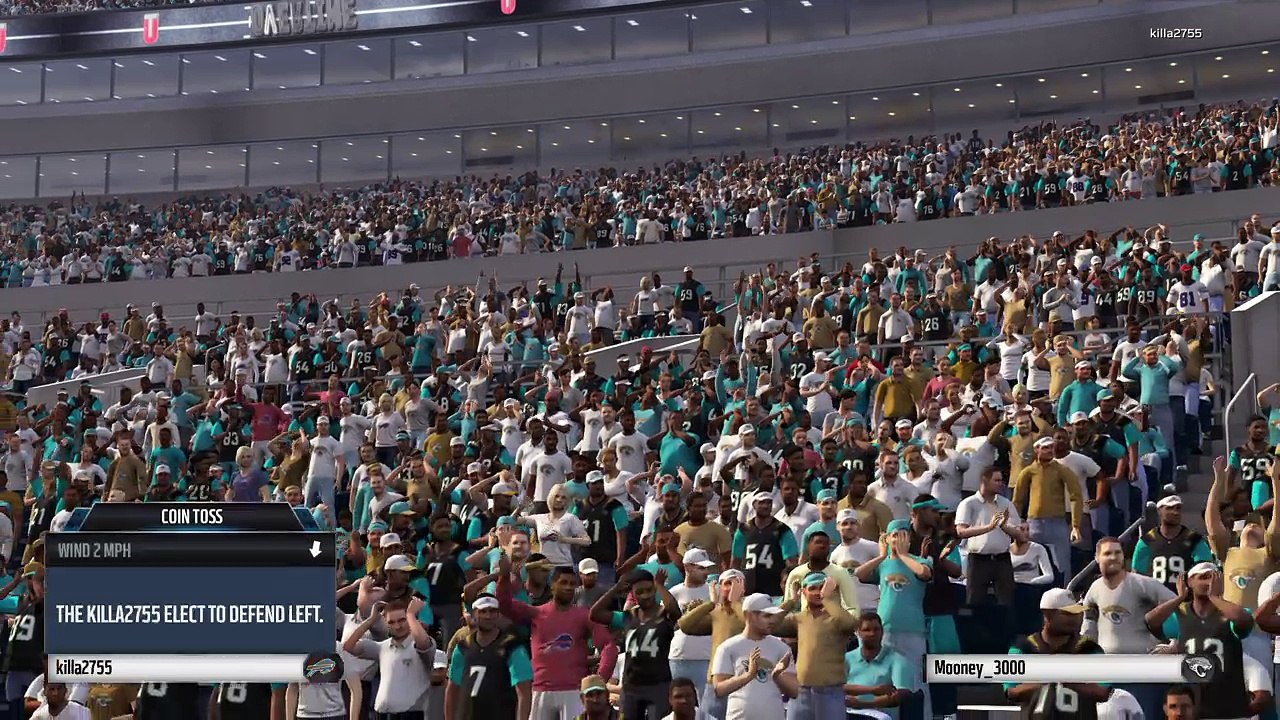Click the Buffalo Bills team logo
The height and width of the screenshot is (720, 1280).
[x=321, y=668]
